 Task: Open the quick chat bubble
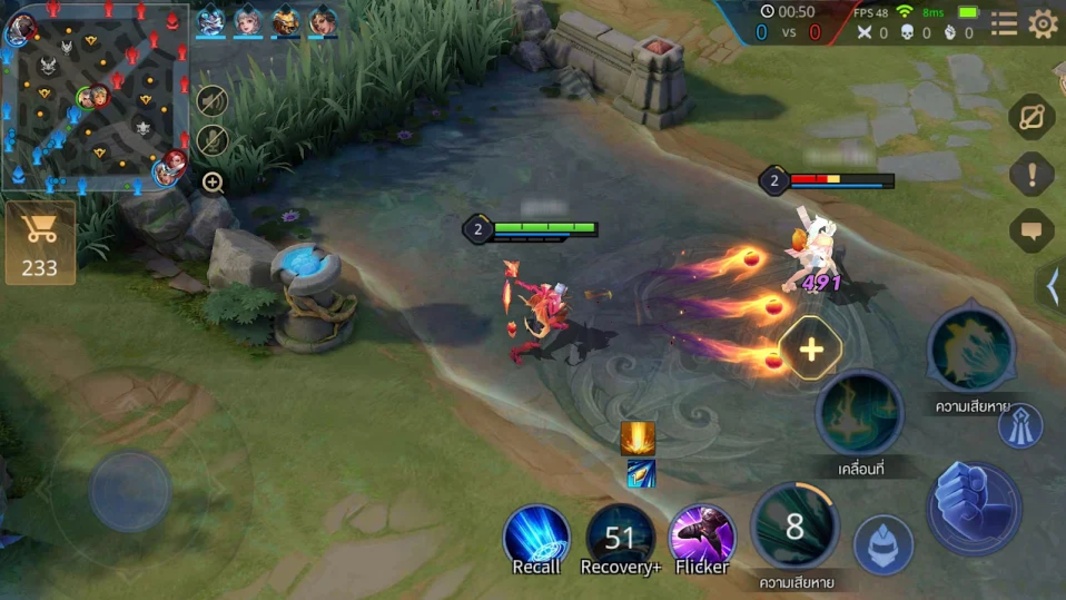point(1032,231)
